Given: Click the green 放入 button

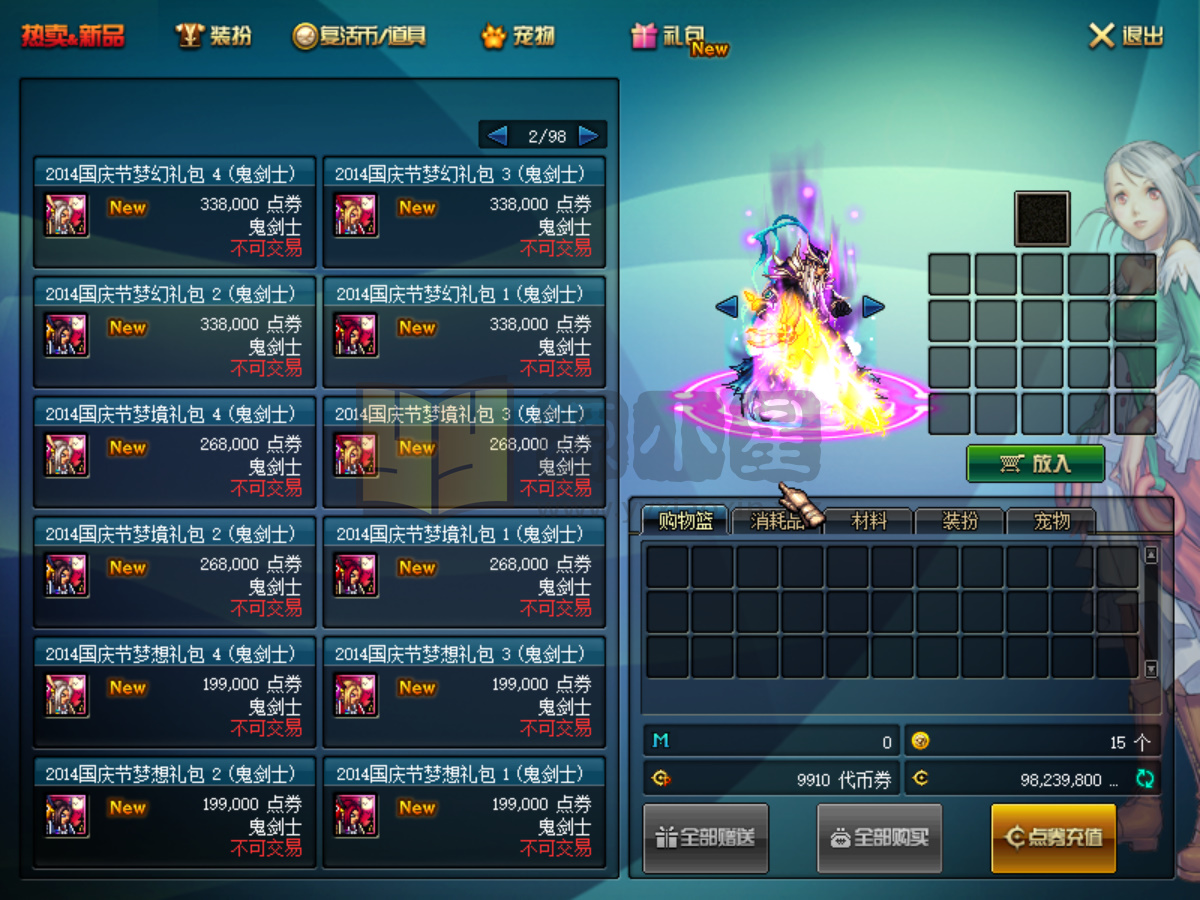Looking at the screenshot, I should (x=1035, y=464).
